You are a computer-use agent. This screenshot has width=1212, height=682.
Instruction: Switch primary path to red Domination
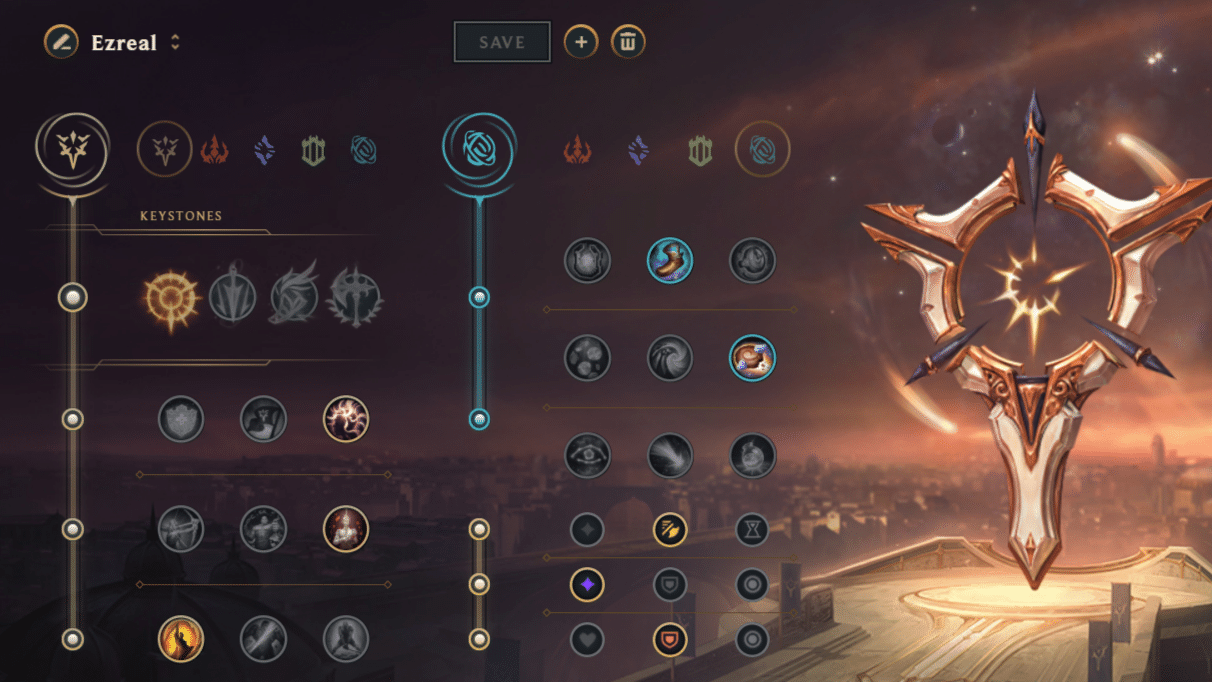(x=214, y=150)
